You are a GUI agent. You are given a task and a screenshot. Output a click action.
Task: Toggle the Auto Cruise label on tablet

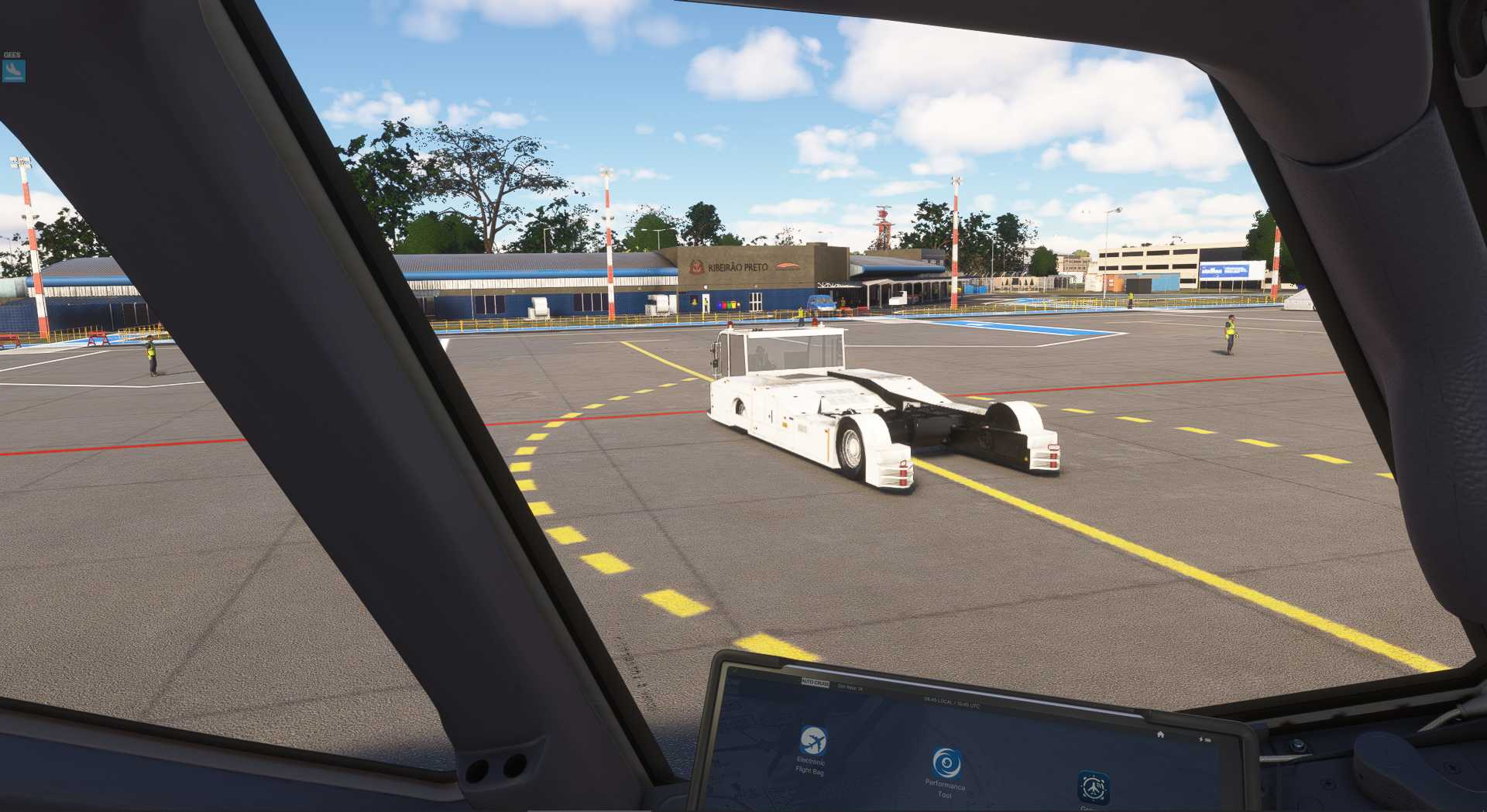[x=815, y=684]
